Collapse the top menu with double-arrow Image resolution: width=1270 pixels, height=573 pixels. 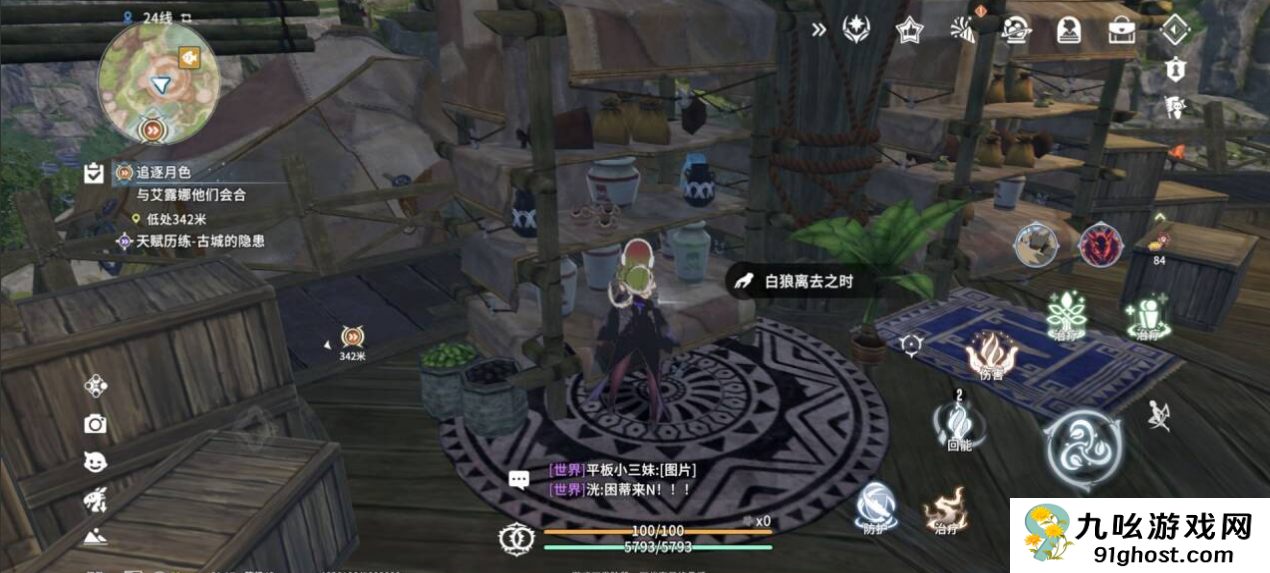tap(819, 29)
